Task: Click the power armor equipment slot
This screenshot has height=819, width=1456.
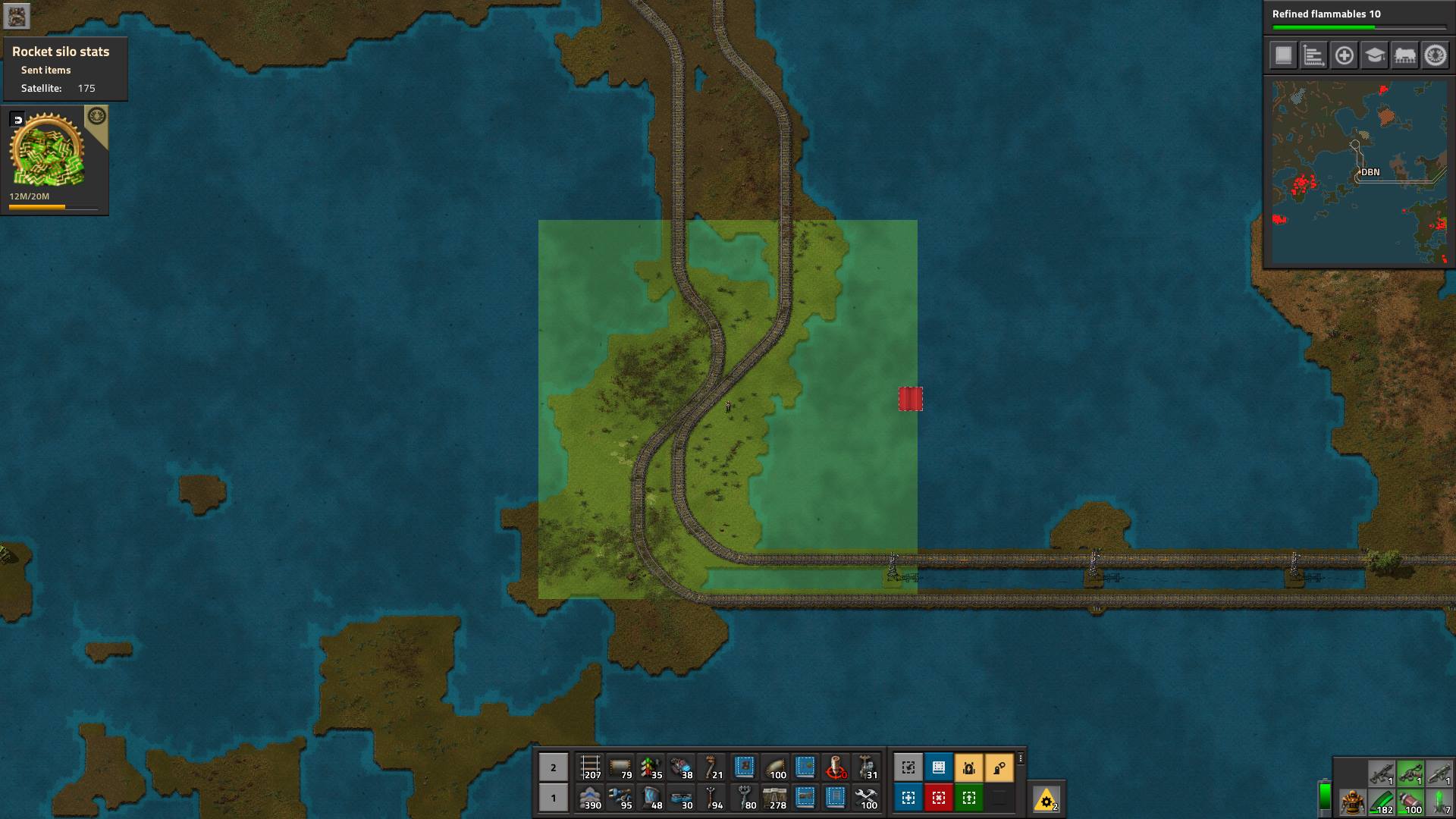Action: coord(1353,802)
